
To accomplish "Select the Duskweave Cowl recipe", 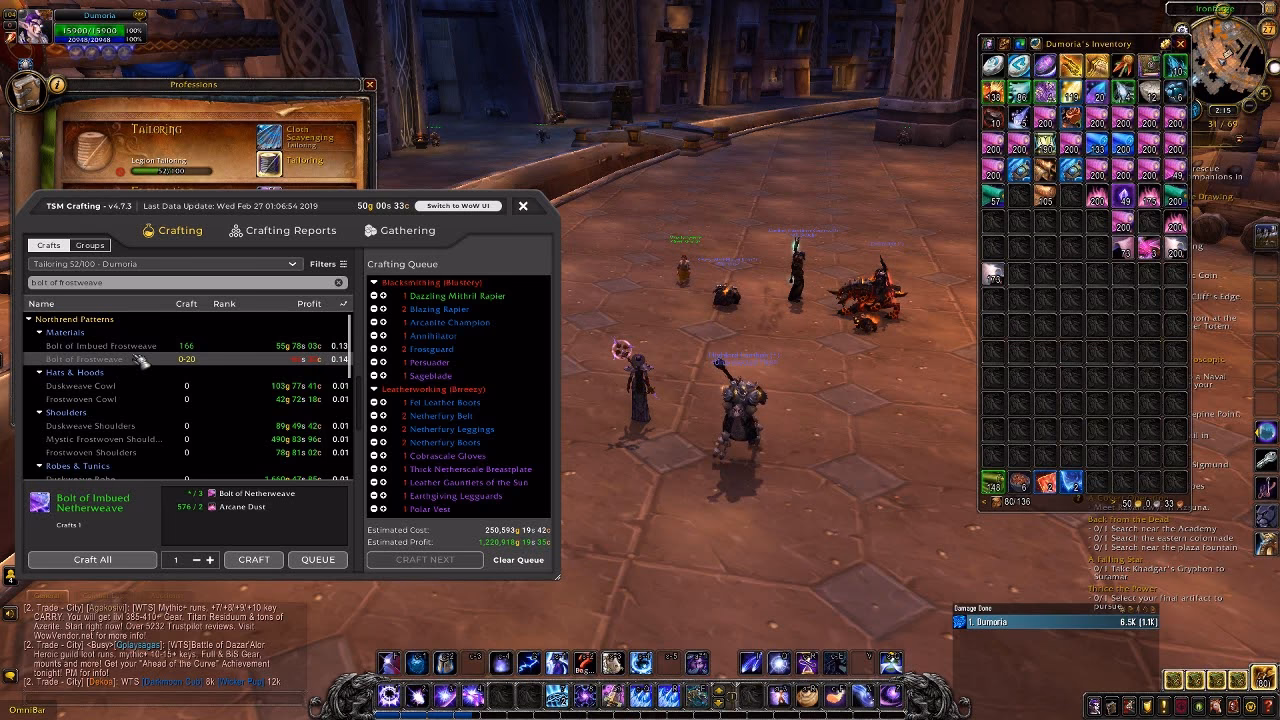I will 81,386.
